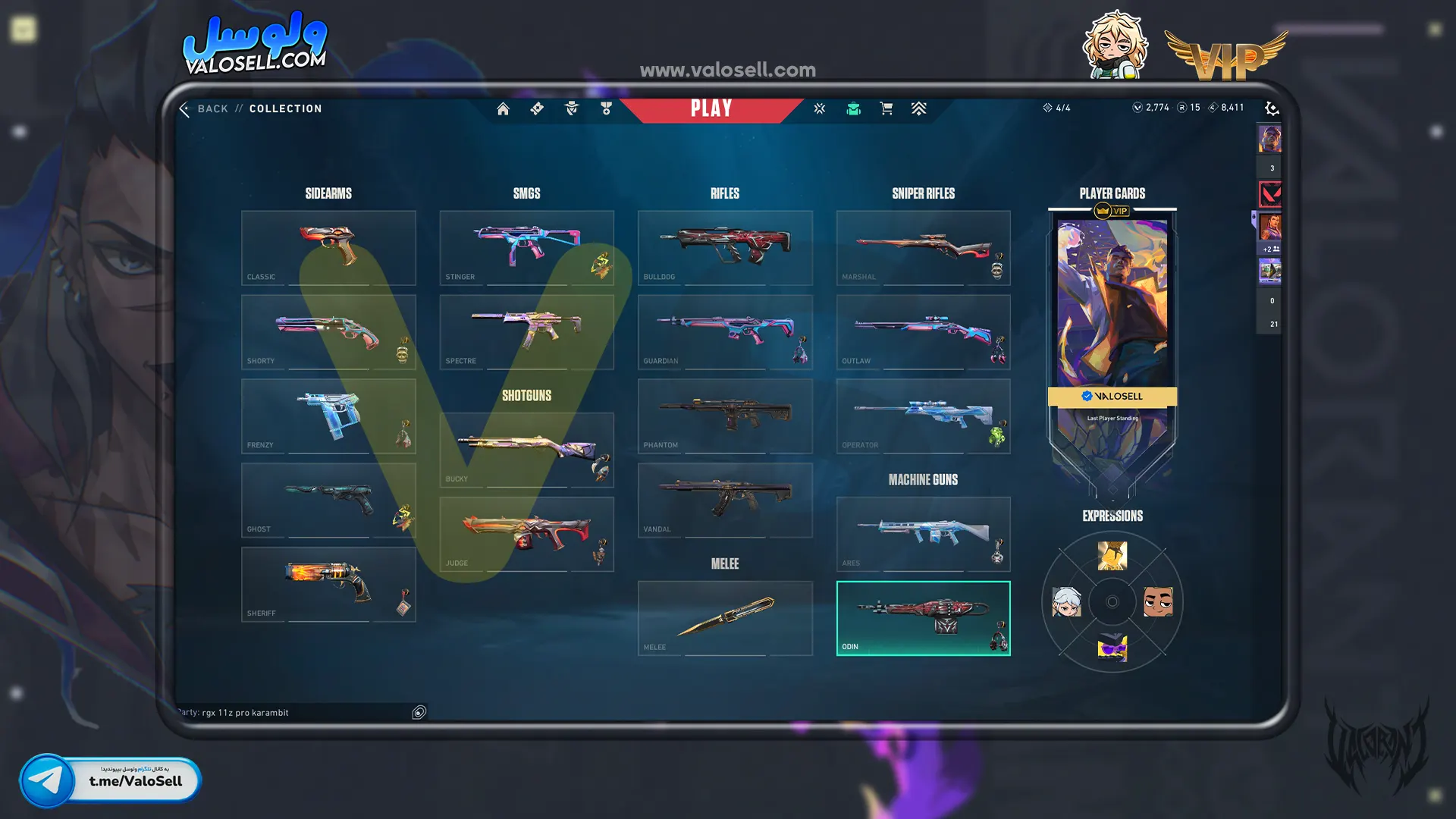Open the Bucky shotgun slot
The width and height of the screenshot is (1456, 819).
click(526, 450)
